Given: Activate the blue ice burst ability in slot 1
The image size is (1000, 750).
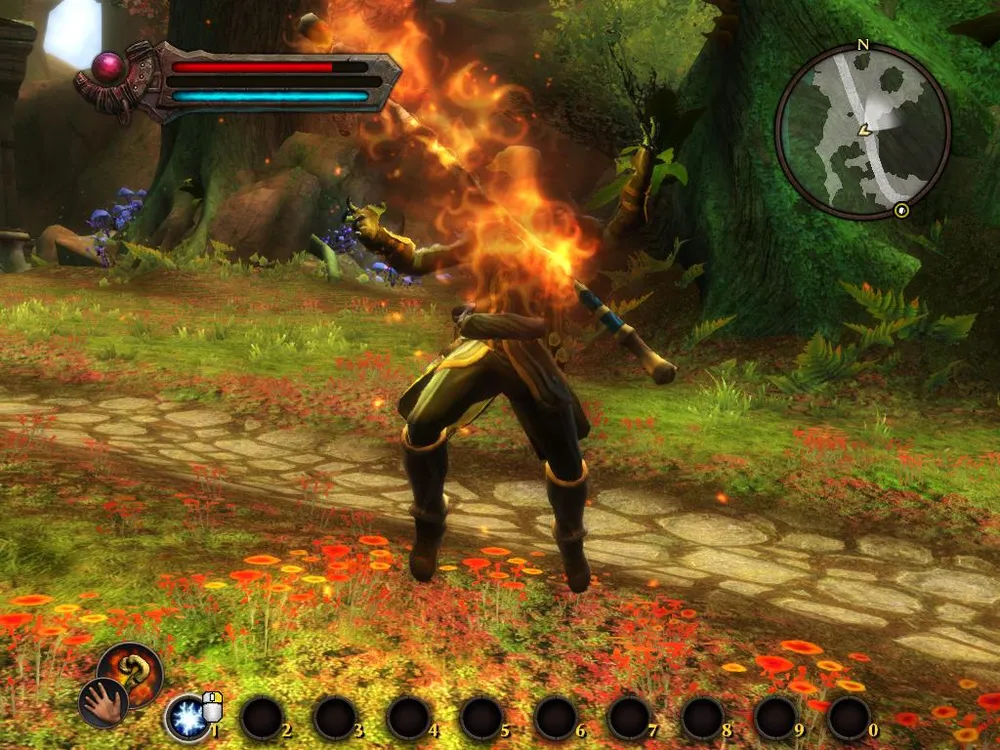Looking at the screenshot, I should 187,718.
